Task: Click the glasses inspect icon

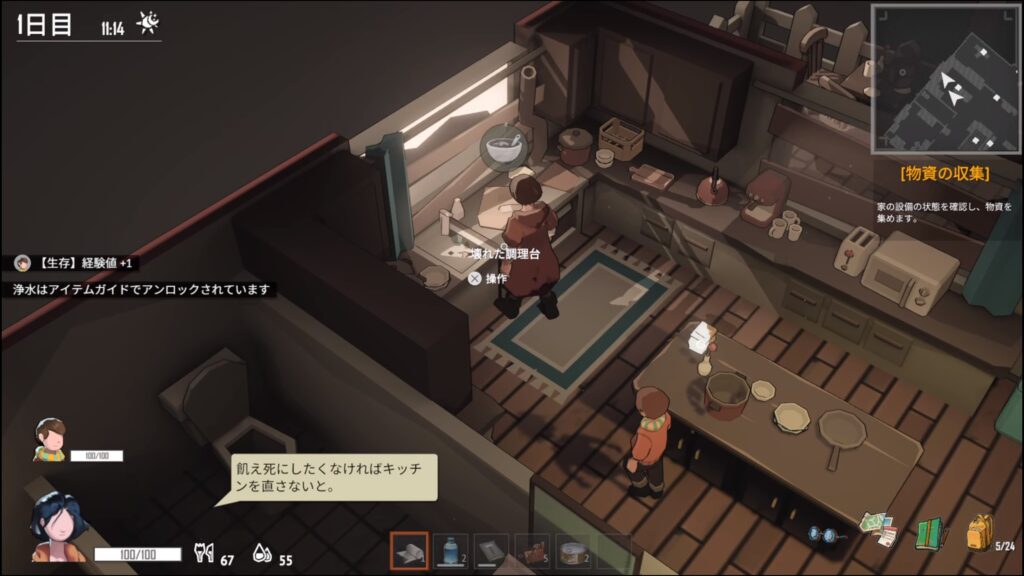Action: pos(828,535)
